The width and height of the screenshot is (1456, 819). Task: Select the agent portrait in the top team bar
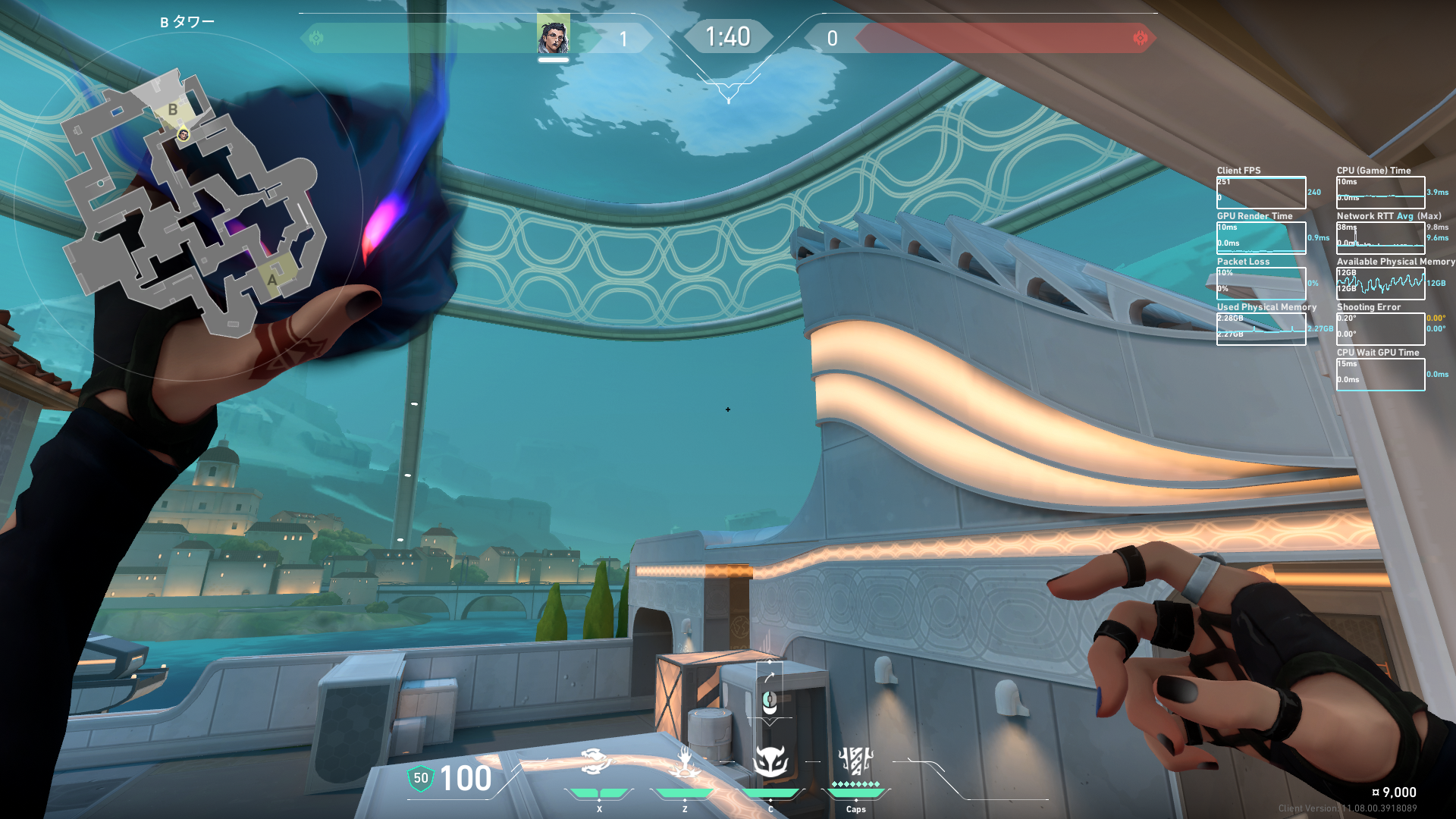click(x=554, y=36)
